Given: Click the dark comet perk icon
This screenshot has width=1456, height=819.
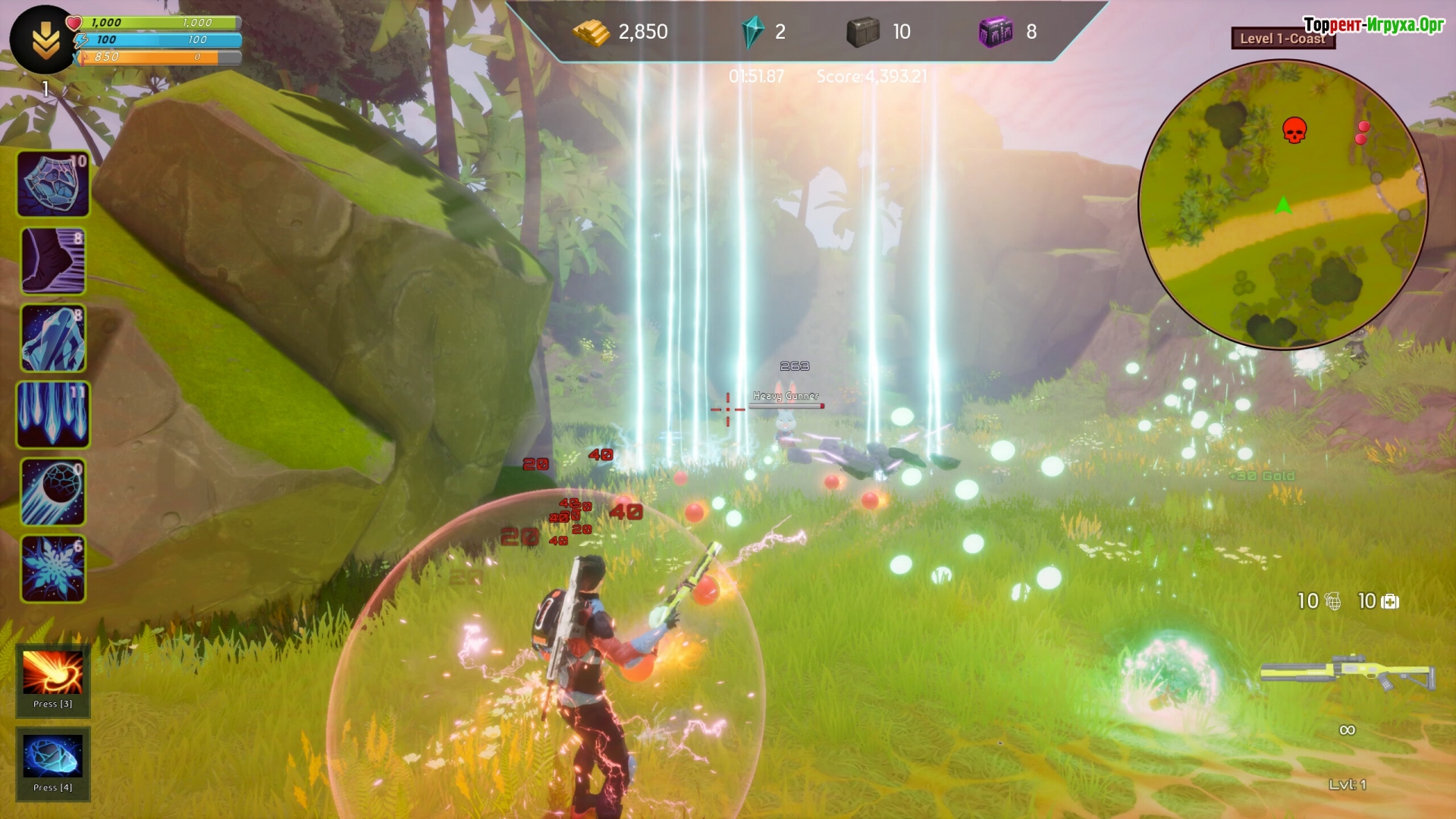Looking at the screenshot, I should (x=53, y=492).
